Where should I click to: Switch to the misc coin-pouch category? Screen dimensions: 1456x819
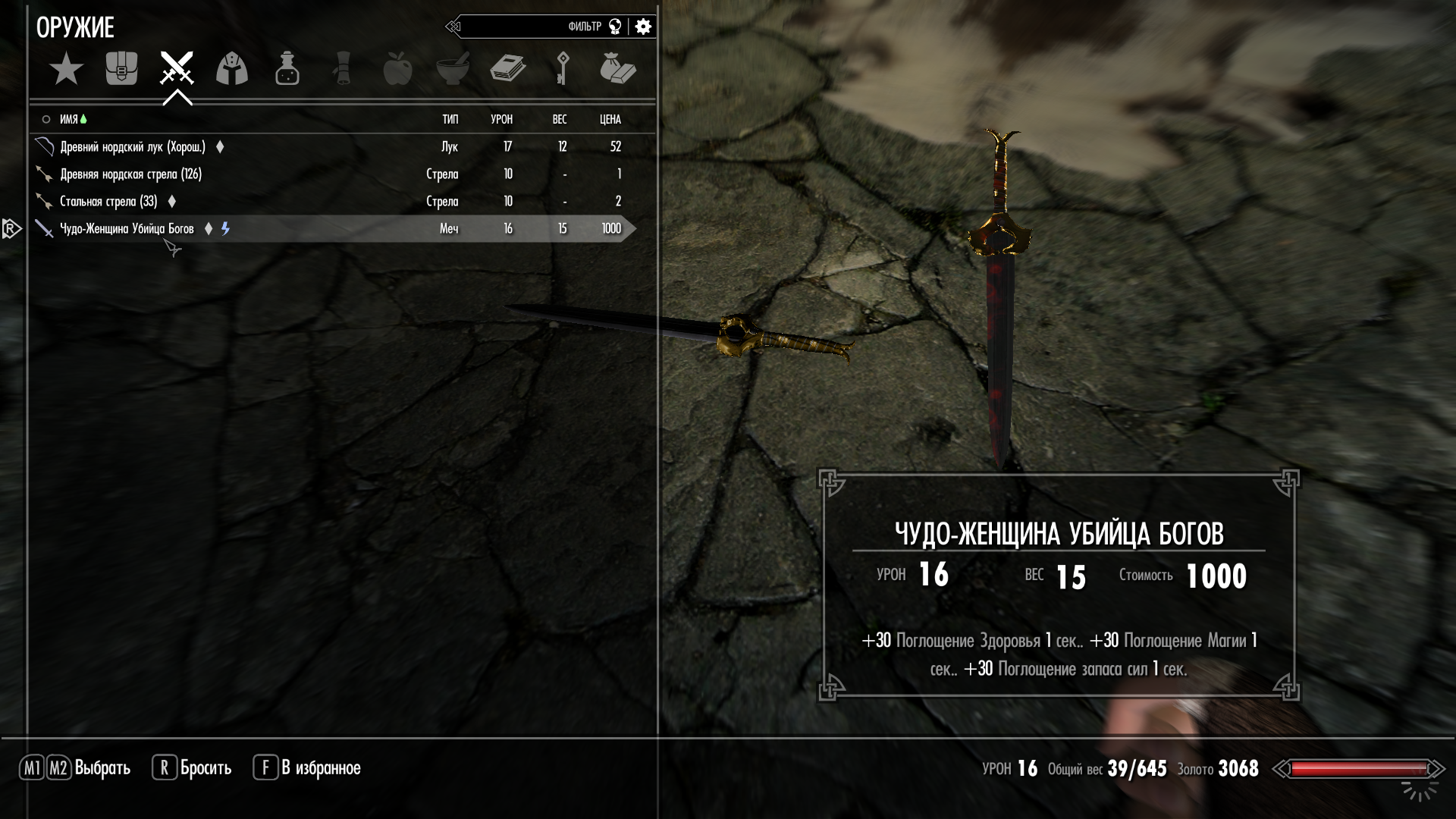(617, 69)
